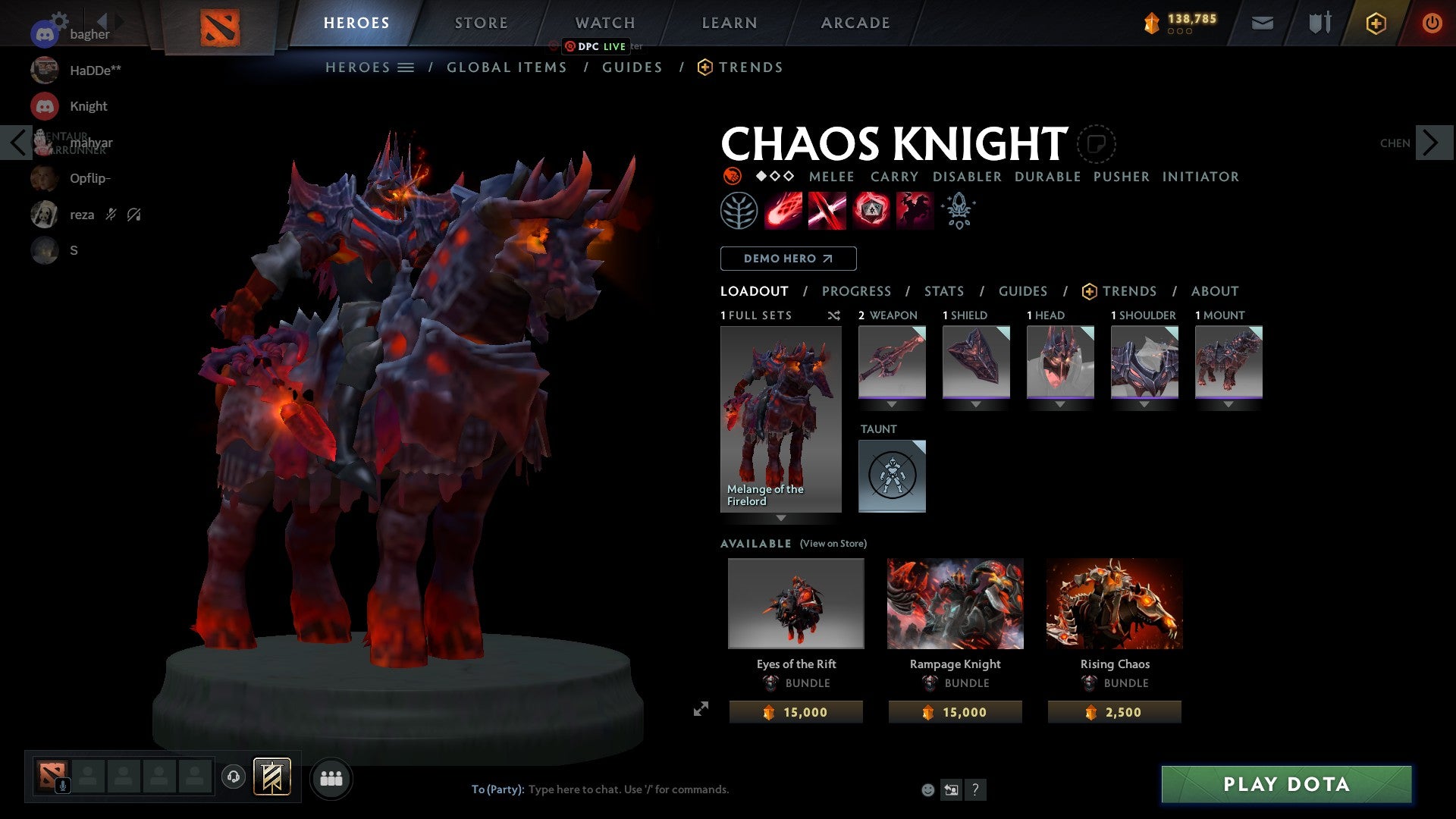Click the friends list icon near the chat bar
The width and height of the screenshot is (1456, 819).
[x=331, y=777]
